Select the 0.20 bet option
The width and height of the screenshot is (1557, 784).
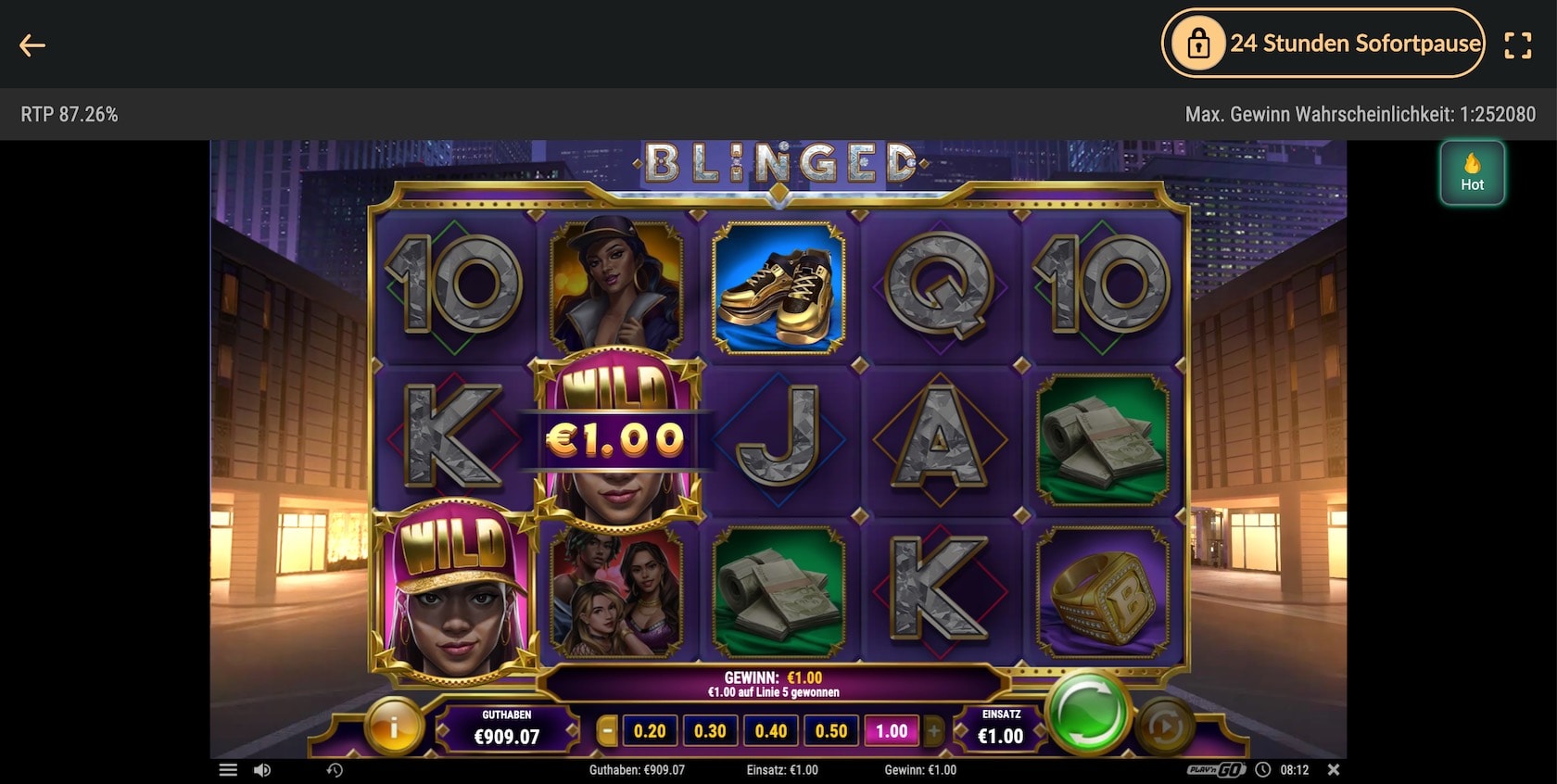tap(649, 730)
